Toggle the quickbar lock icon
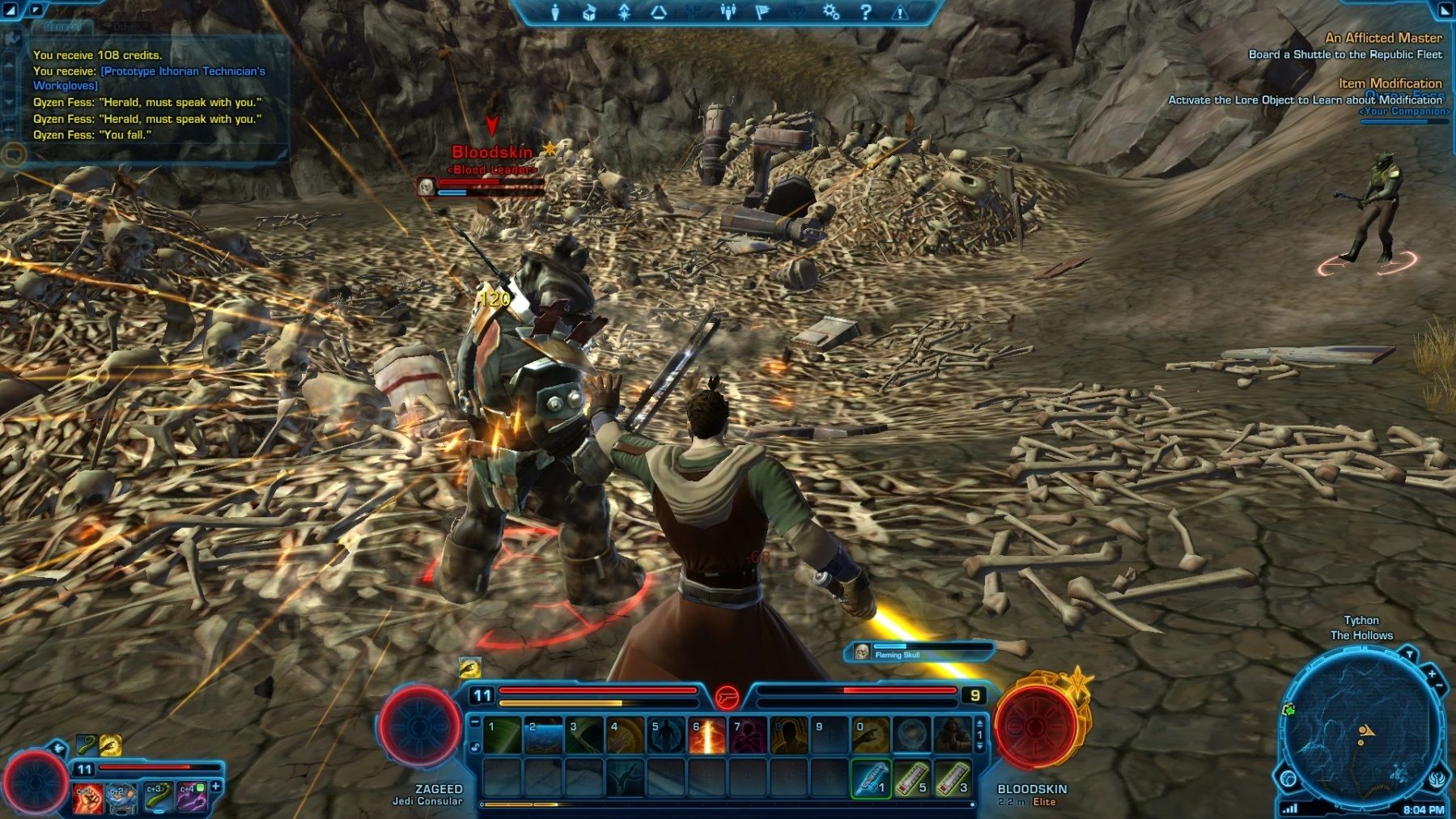The image size is (1456, 819). (x=475, y=746)
